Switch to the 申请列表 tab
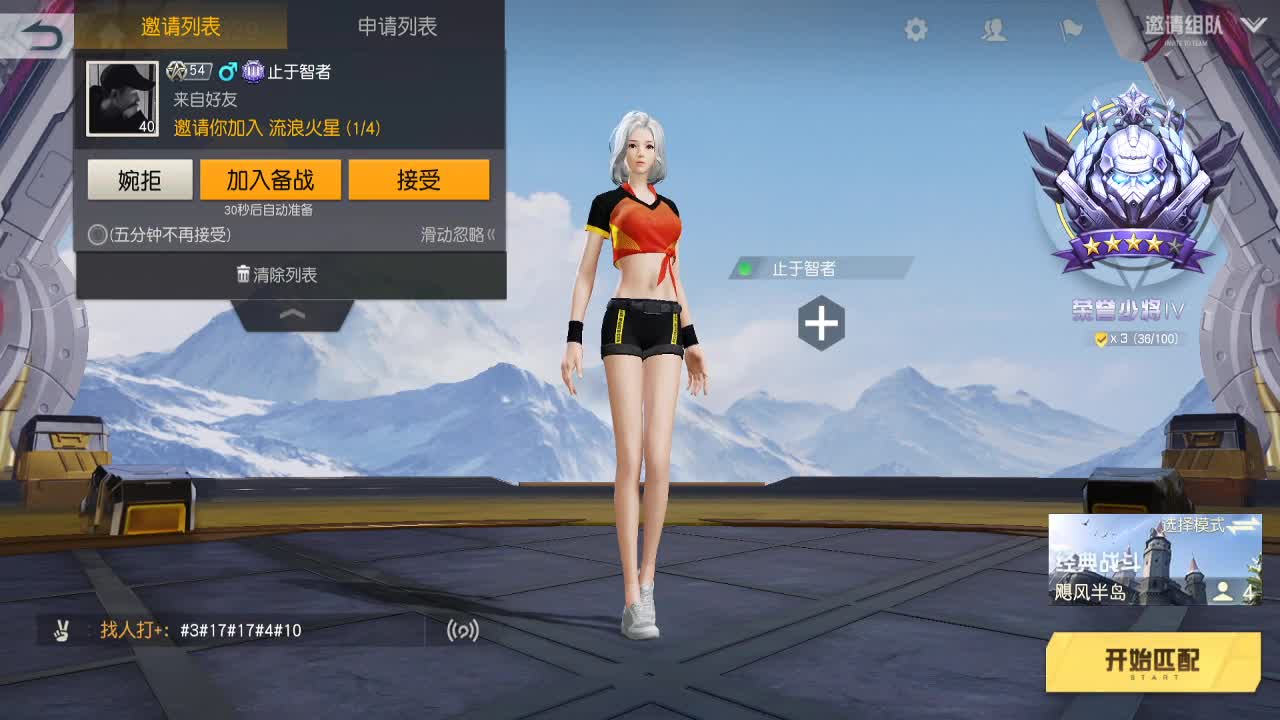Image resolution: width=1280 pixels, height=720 pixels. tap(395, 28)
